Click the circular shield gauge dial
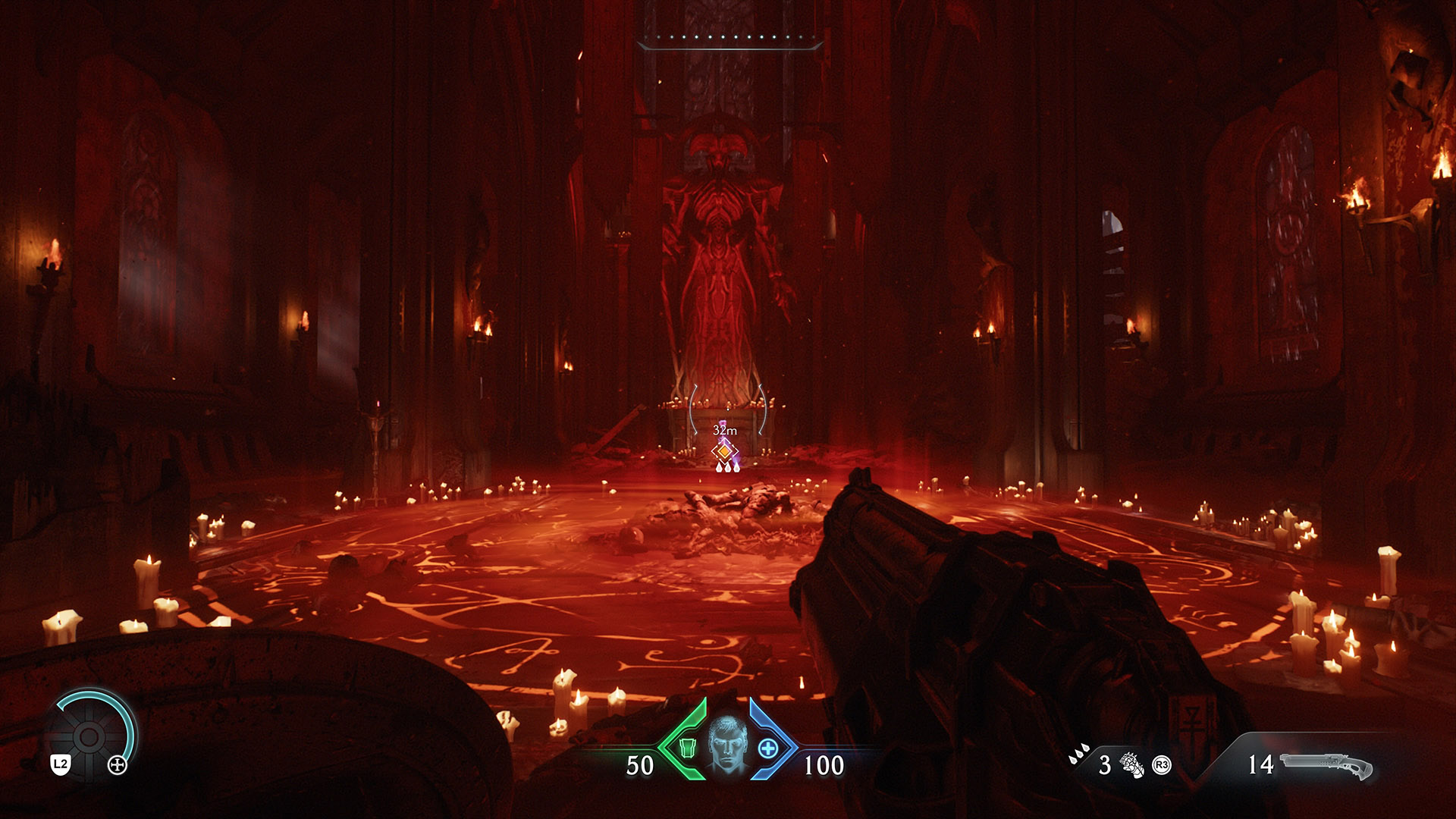 click(x=89, y=735)
